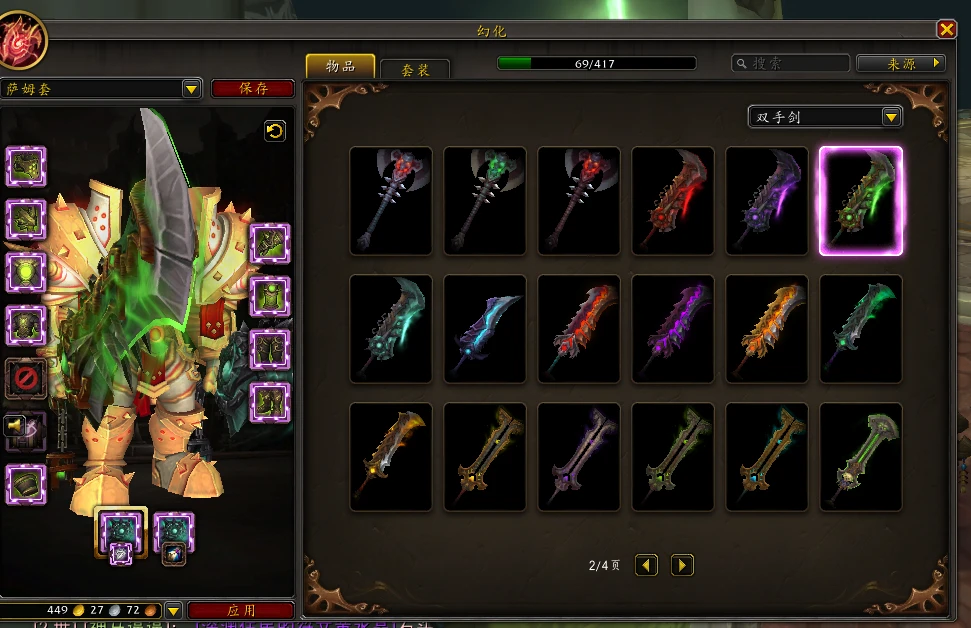Open the money display dropdown arrow
The image size is (971, 628).
pyautogui.click(x=173, y=609)
